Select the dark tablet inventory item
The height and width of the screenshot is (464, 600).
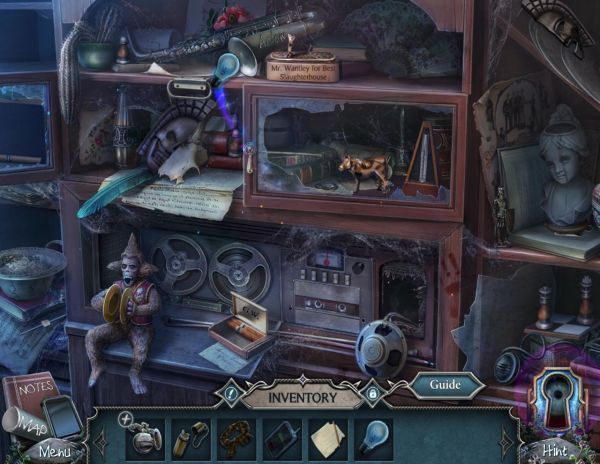[281, 438]
